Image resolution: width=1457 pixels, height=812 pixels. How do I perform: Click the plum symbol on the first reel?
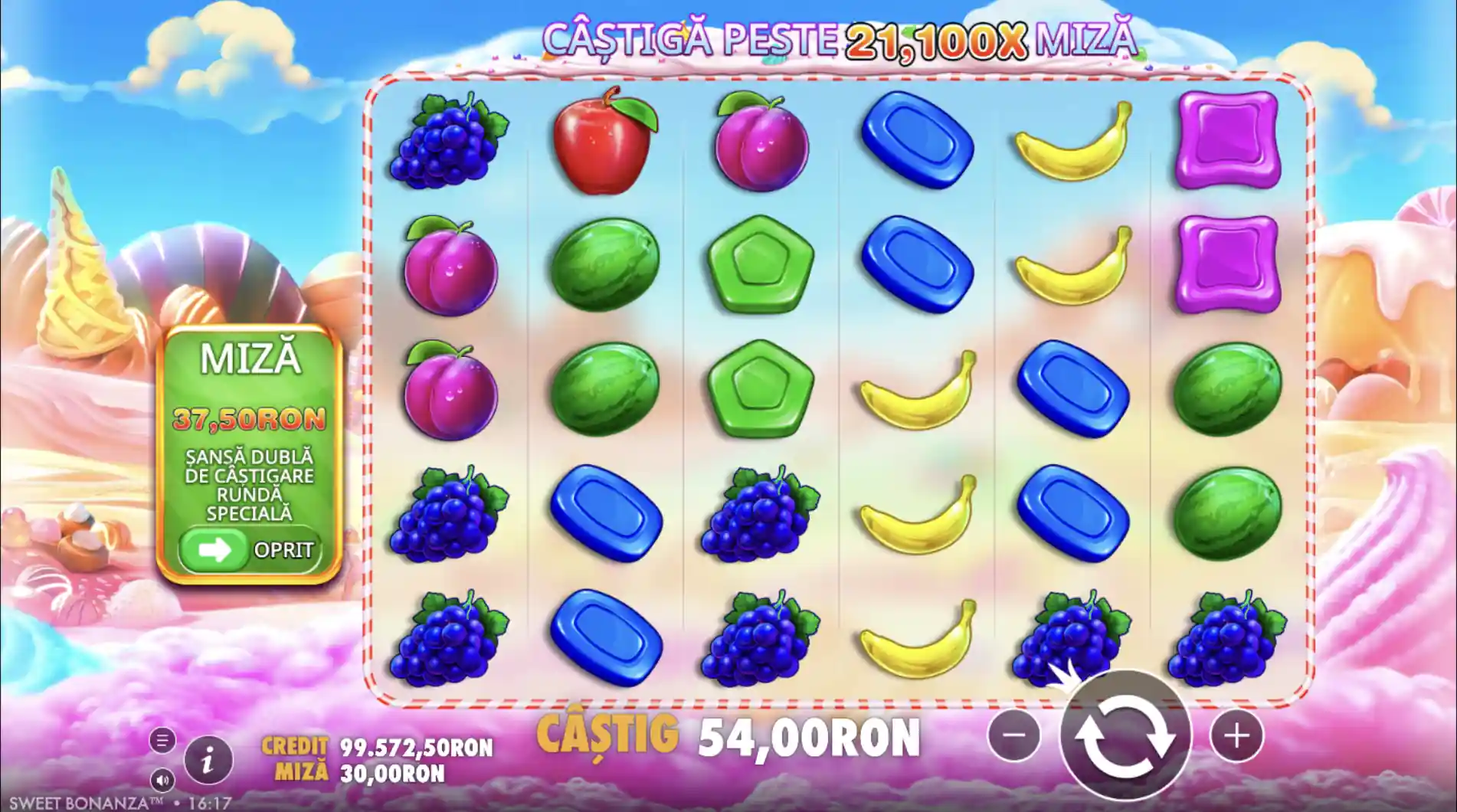tap(452, 268)
